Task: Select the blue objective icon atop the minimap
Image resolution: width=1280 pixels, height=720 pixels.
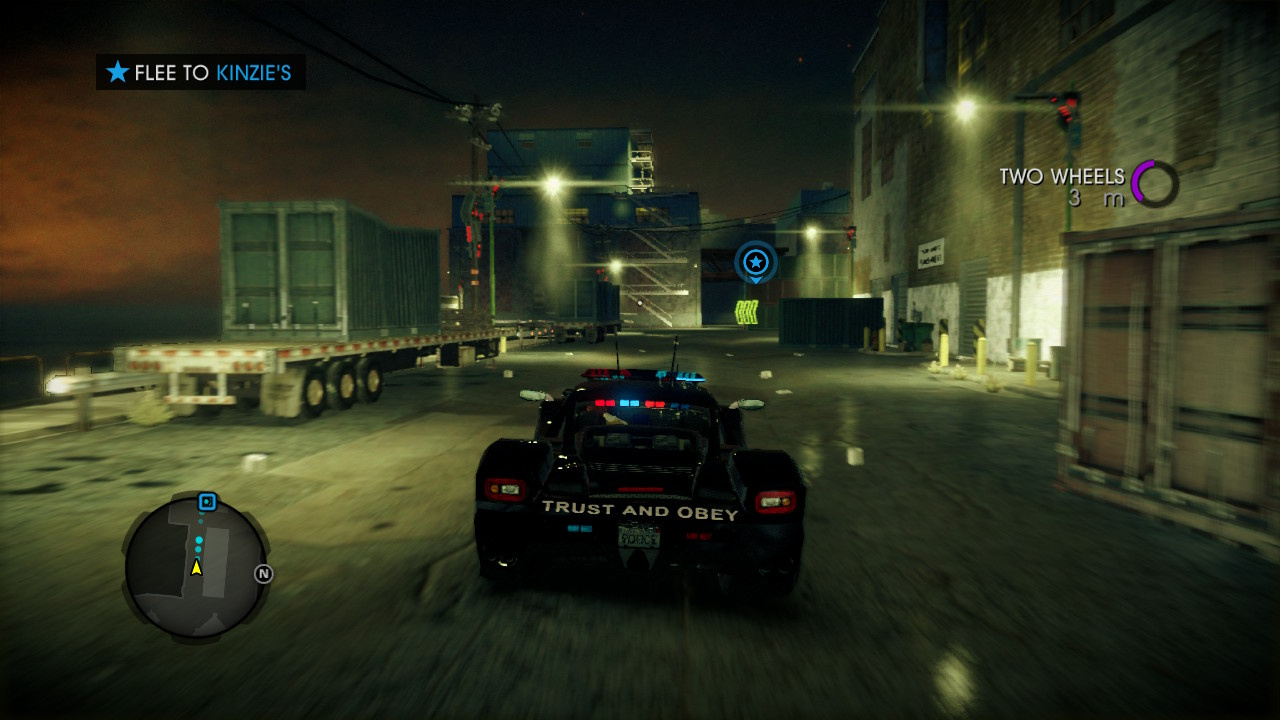Action: pos(207,502)
